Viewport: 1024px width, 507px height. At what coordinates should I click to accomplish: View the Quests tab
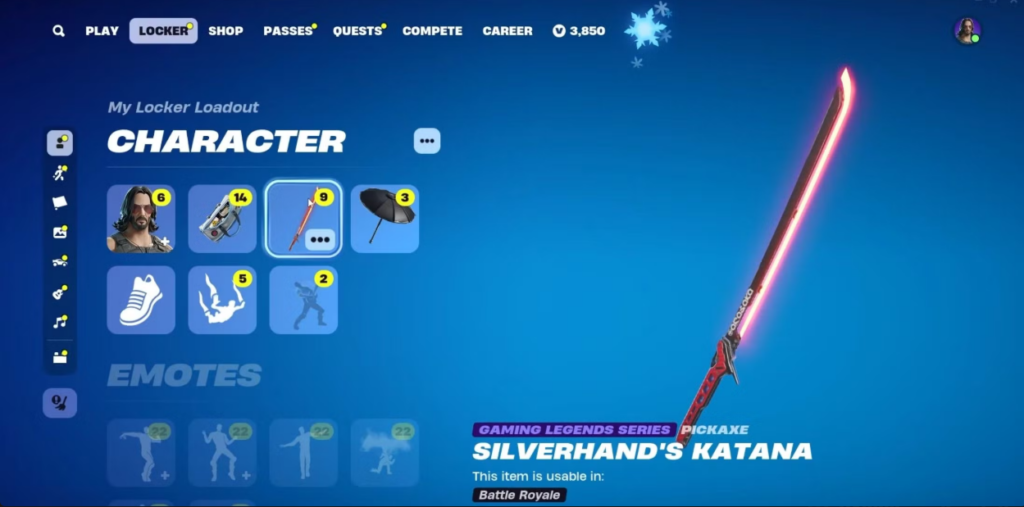point(357,31)
